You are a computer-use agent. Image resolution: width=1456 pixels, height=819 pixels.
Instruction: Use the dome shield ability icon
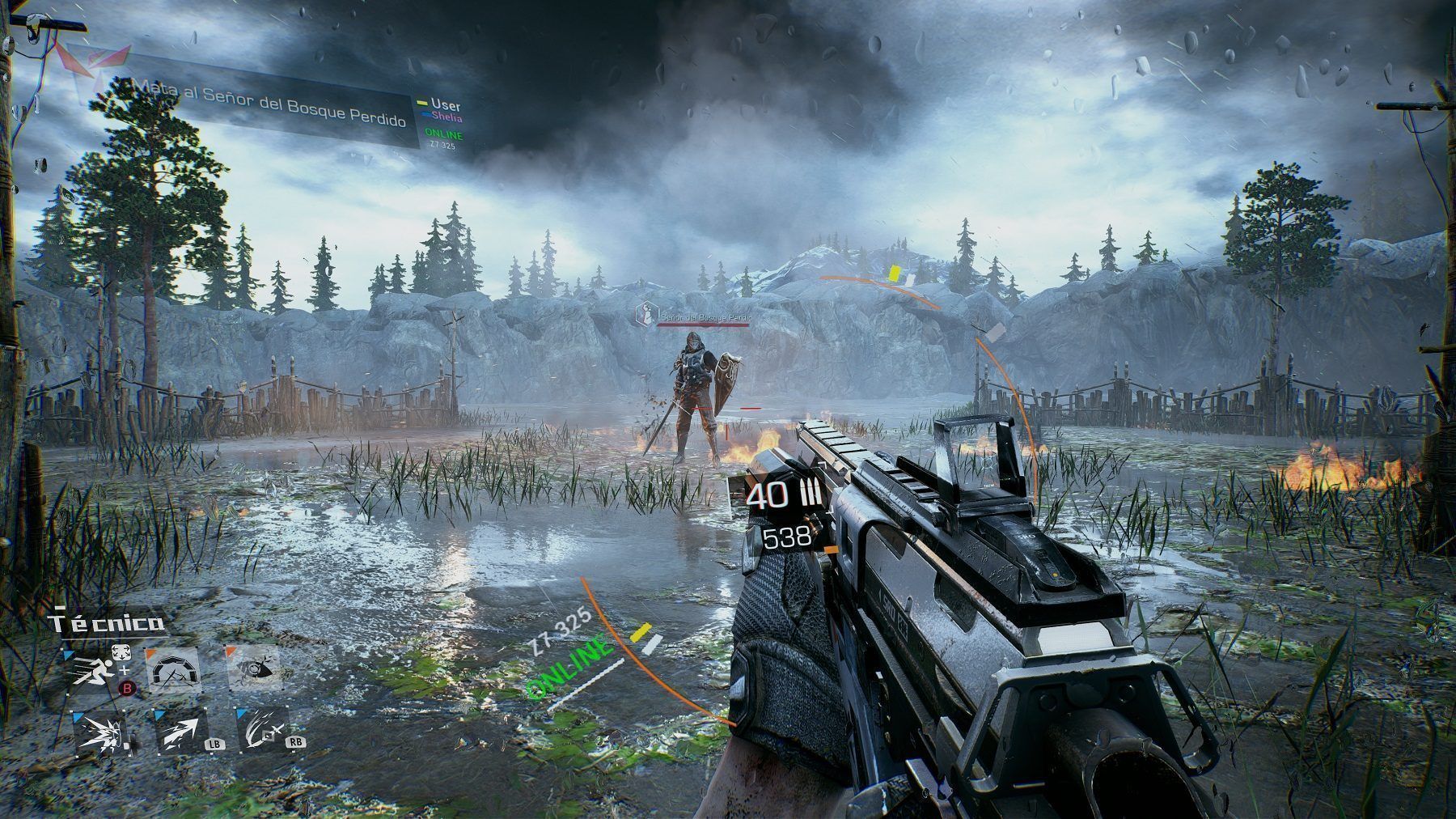click(x=171, y=670)
